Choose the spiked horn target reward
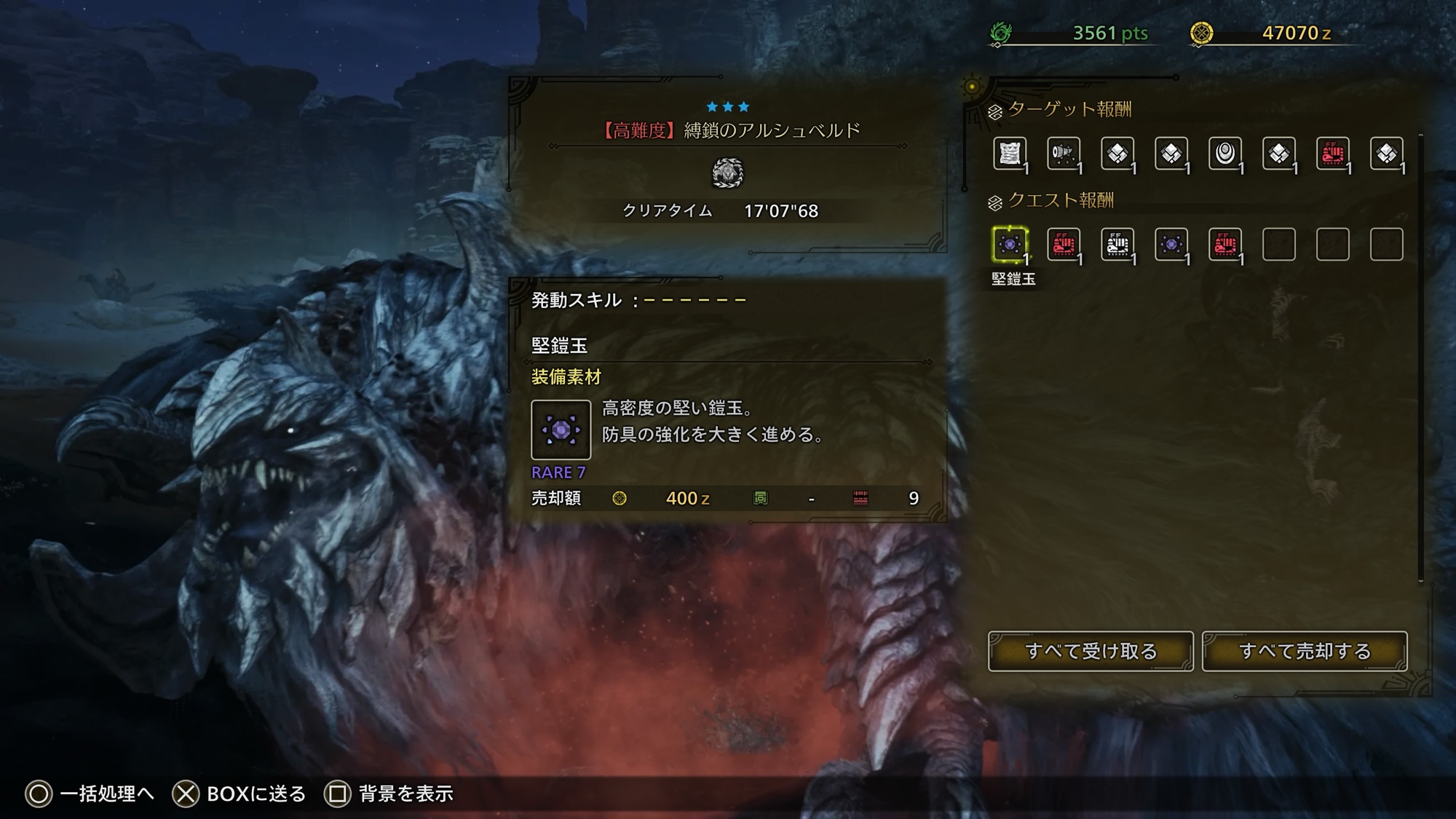The height and width of the screenshot is (819, 1456). [1064, 154]
